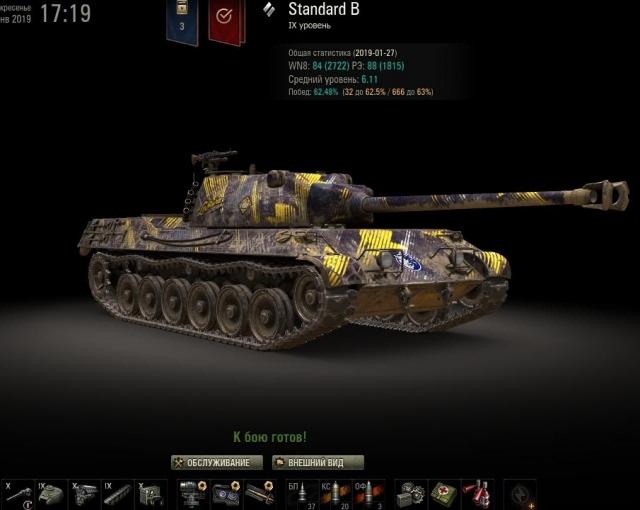Choose the tier X radio module slot

pos(147,493)
